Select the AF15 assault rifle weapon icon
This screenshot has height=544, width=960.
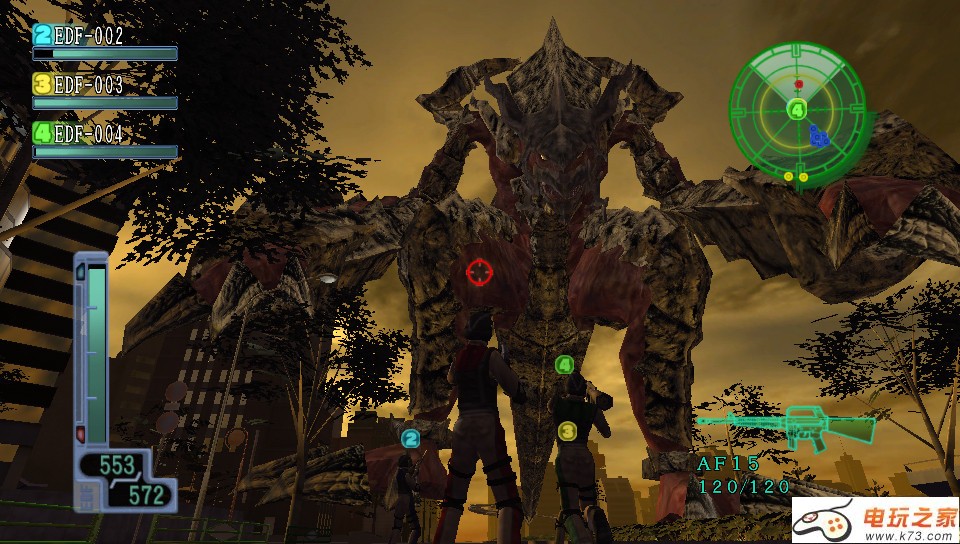pyautogui.click(x=788, y=428)
